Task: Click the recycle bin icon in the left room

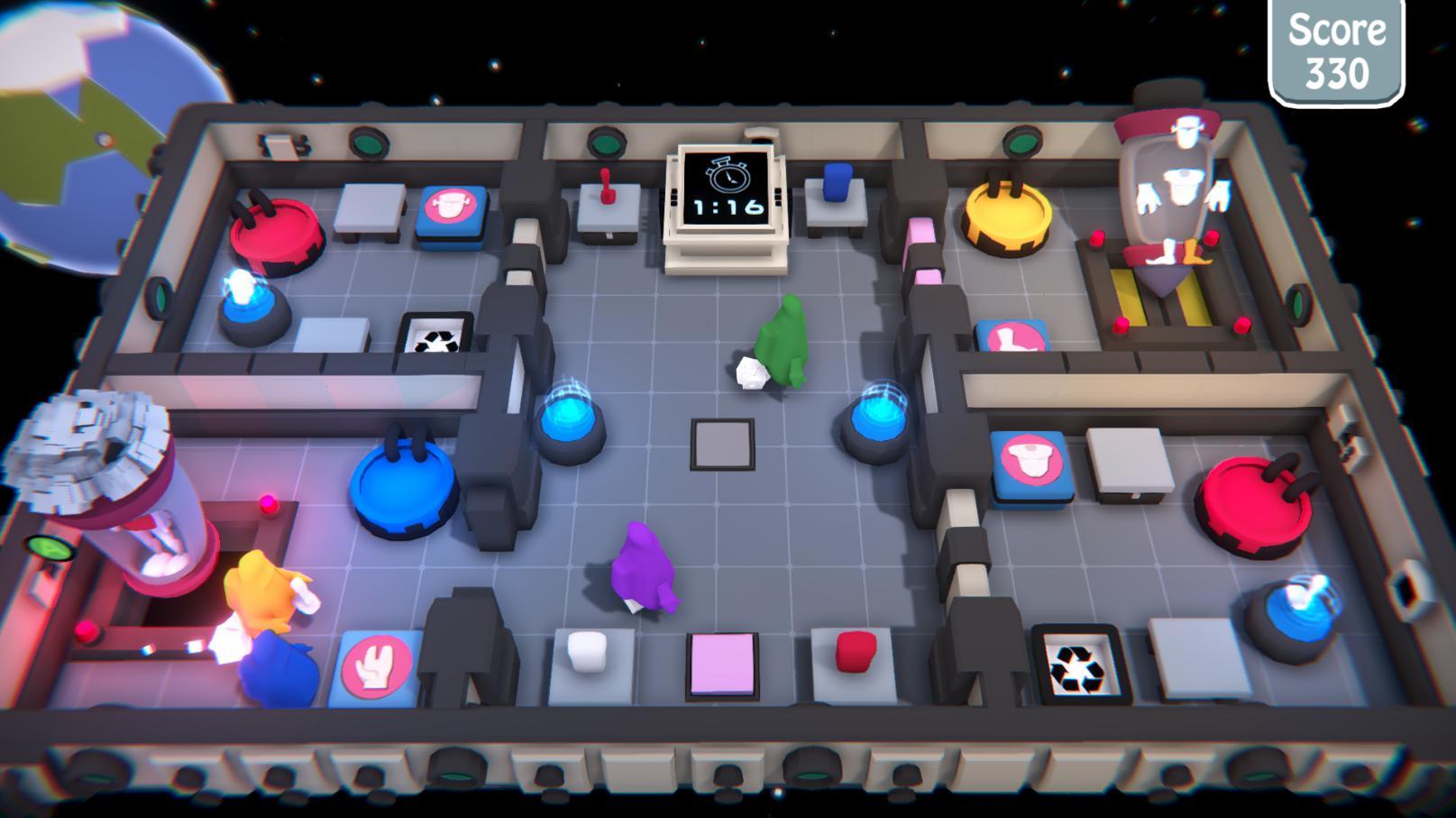Action: coord(436,335)
